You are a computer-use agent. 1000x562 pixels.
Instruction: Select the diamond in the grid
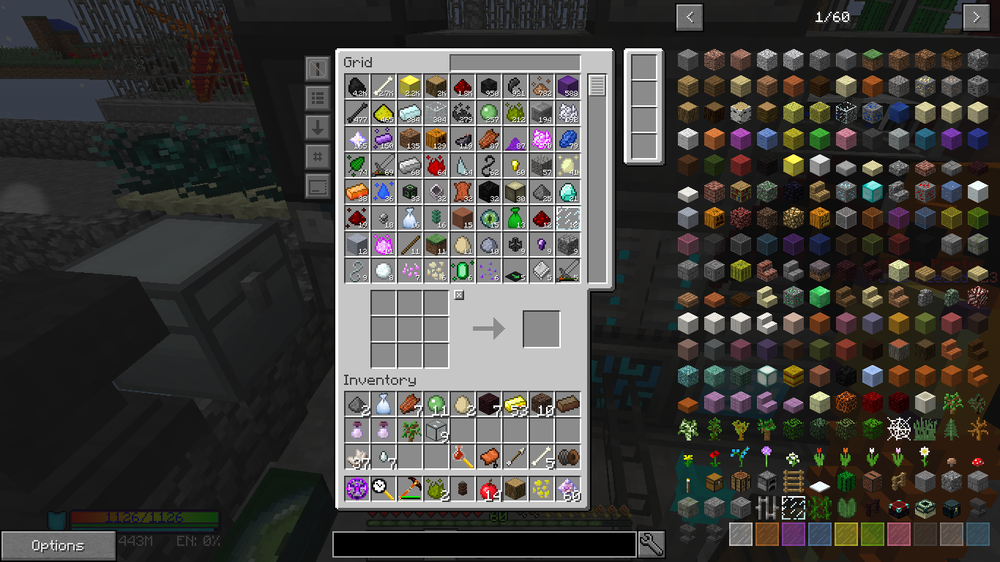pyautogui.click(x=567, y=191)
